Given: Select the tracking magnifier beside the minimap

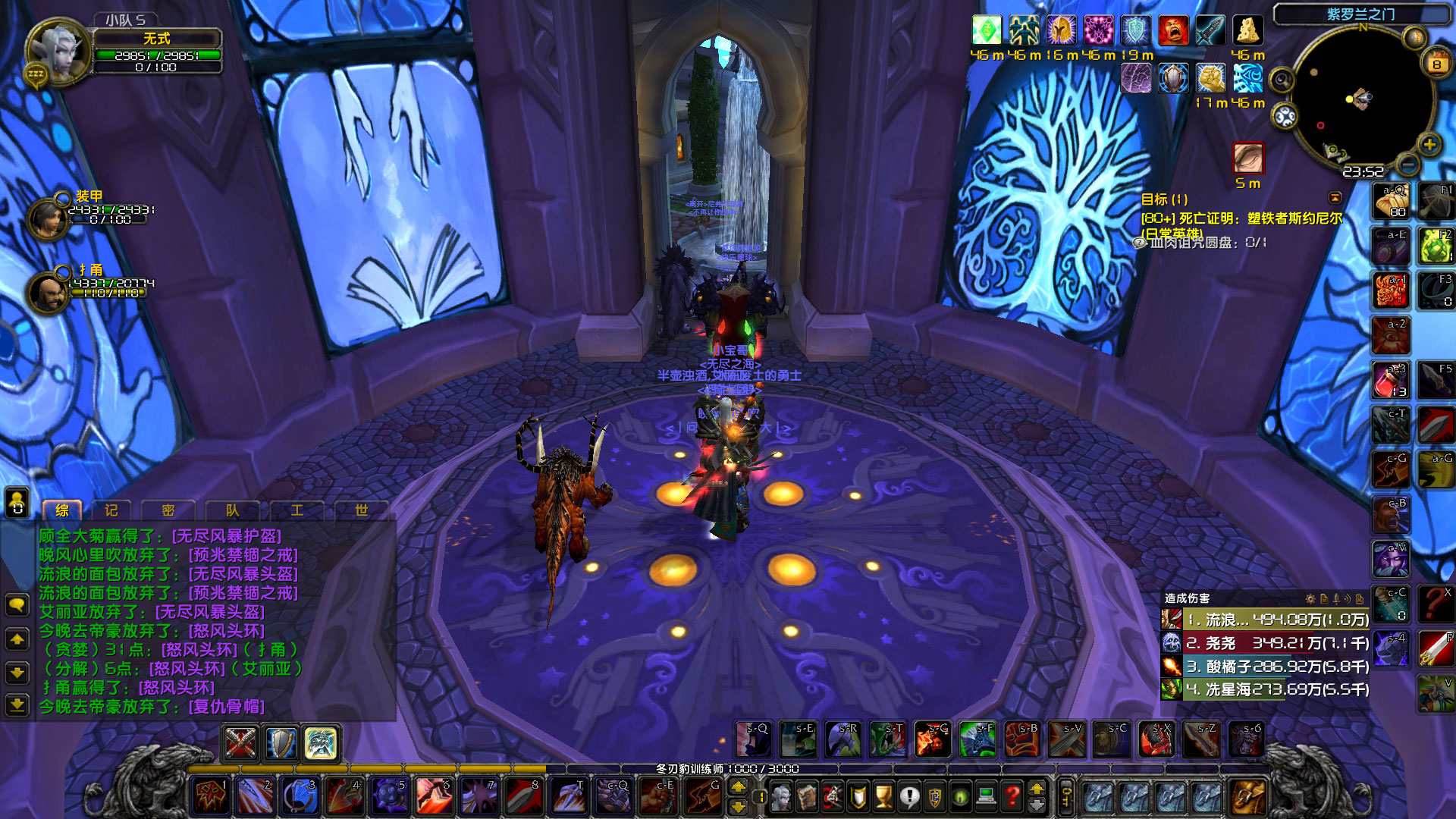Looking at the screenshot, I should [x=1280, y=80].
